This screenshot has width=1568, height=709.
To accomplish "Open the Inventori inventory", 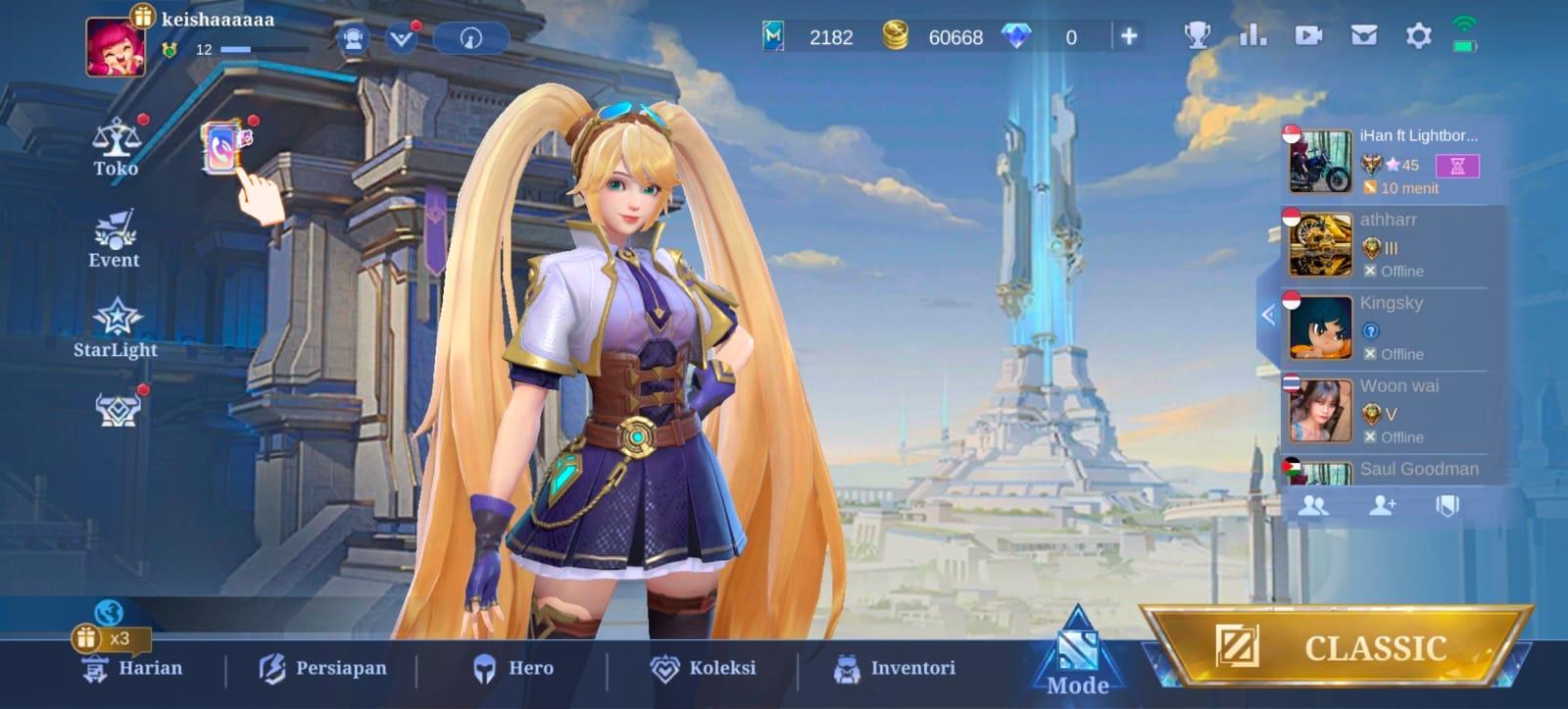I will [894, 668].
